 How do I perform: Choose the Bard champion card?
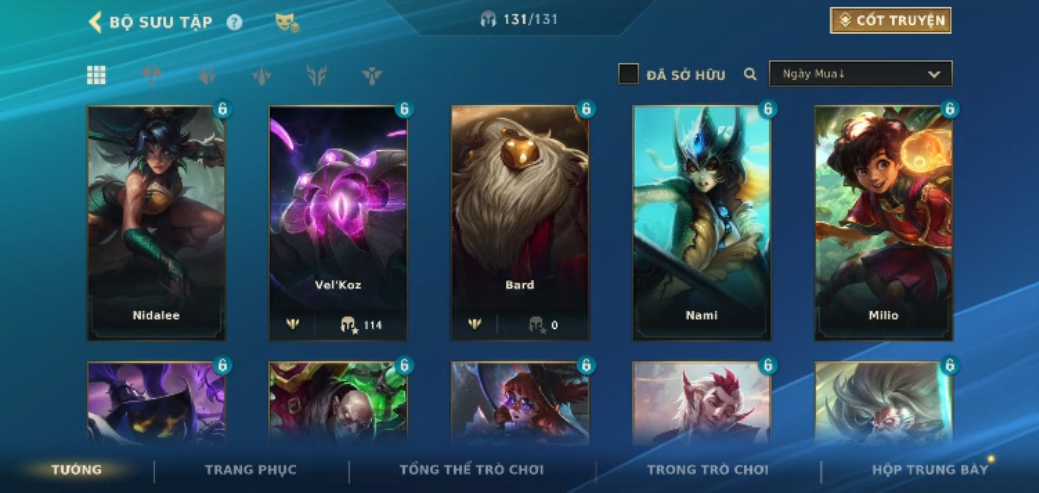pos(520,222)
